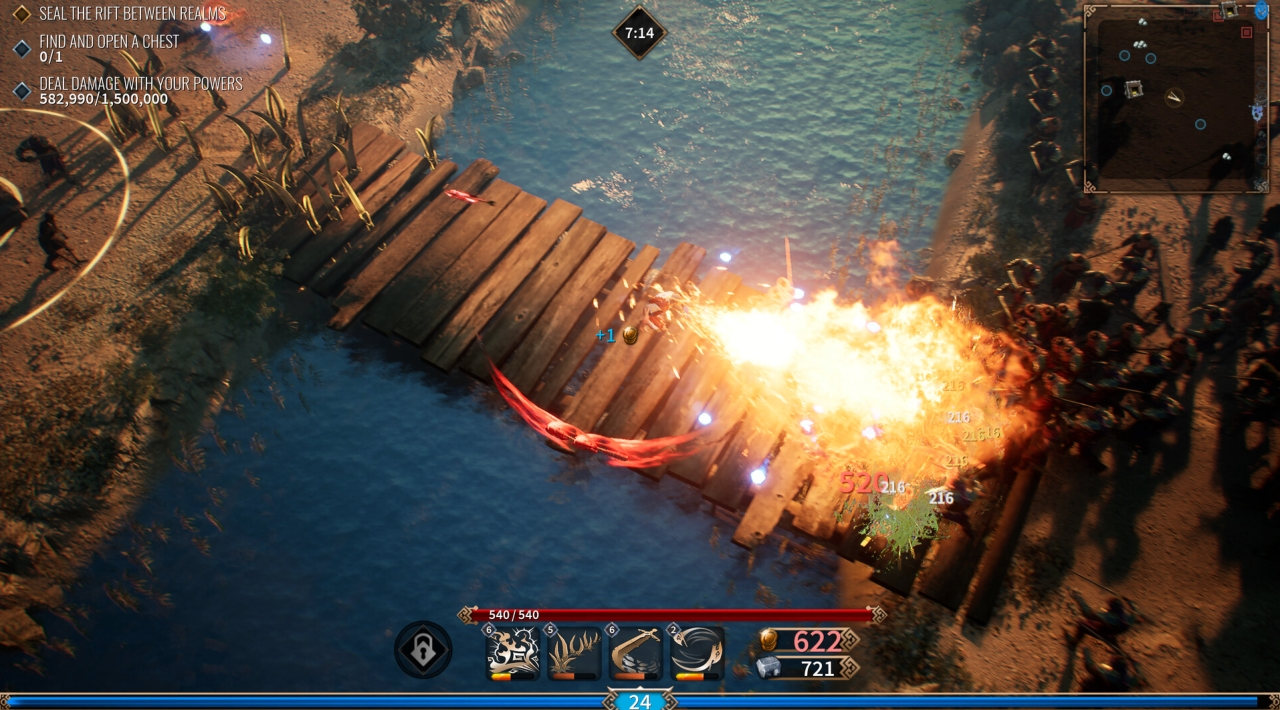Screen dimensions: 1280x710
Task: Click the padlock icon beside the ability bar
Action: click(423, 650)
